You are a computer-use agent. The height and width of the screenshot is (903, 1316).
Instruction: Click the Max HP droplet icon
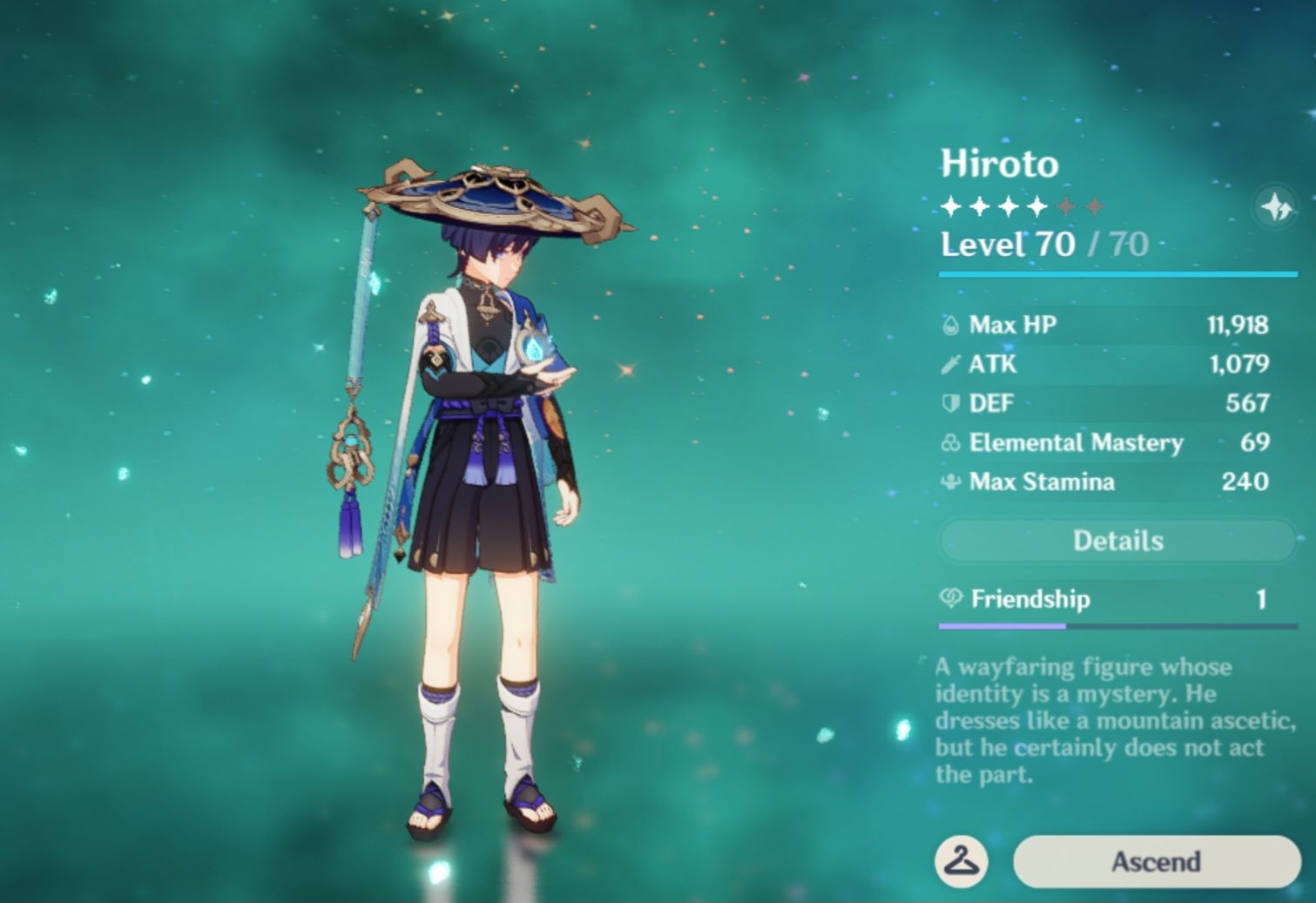952,325
